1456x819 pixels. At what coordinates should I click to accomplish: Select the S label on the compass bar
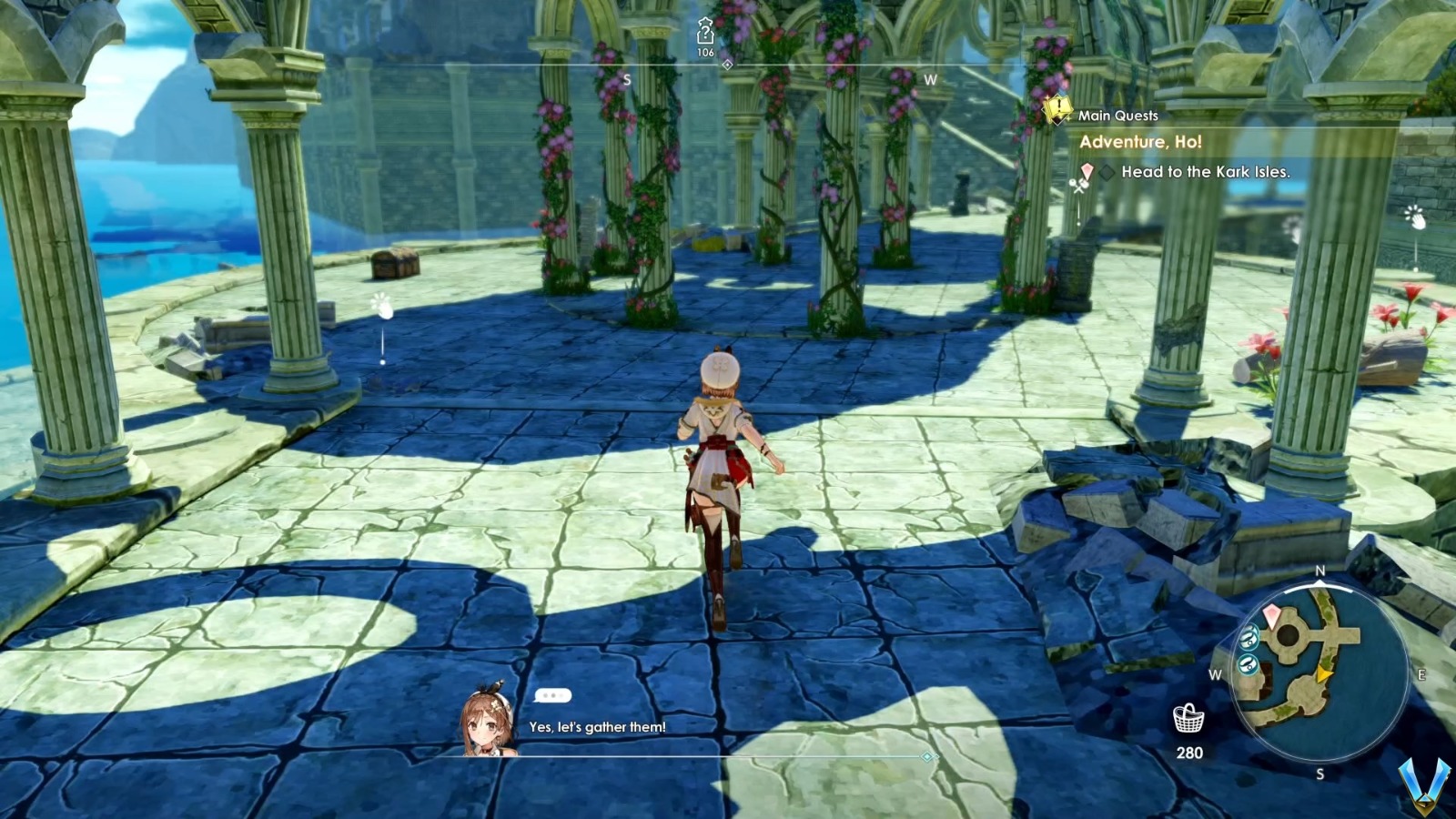(626, 79)
